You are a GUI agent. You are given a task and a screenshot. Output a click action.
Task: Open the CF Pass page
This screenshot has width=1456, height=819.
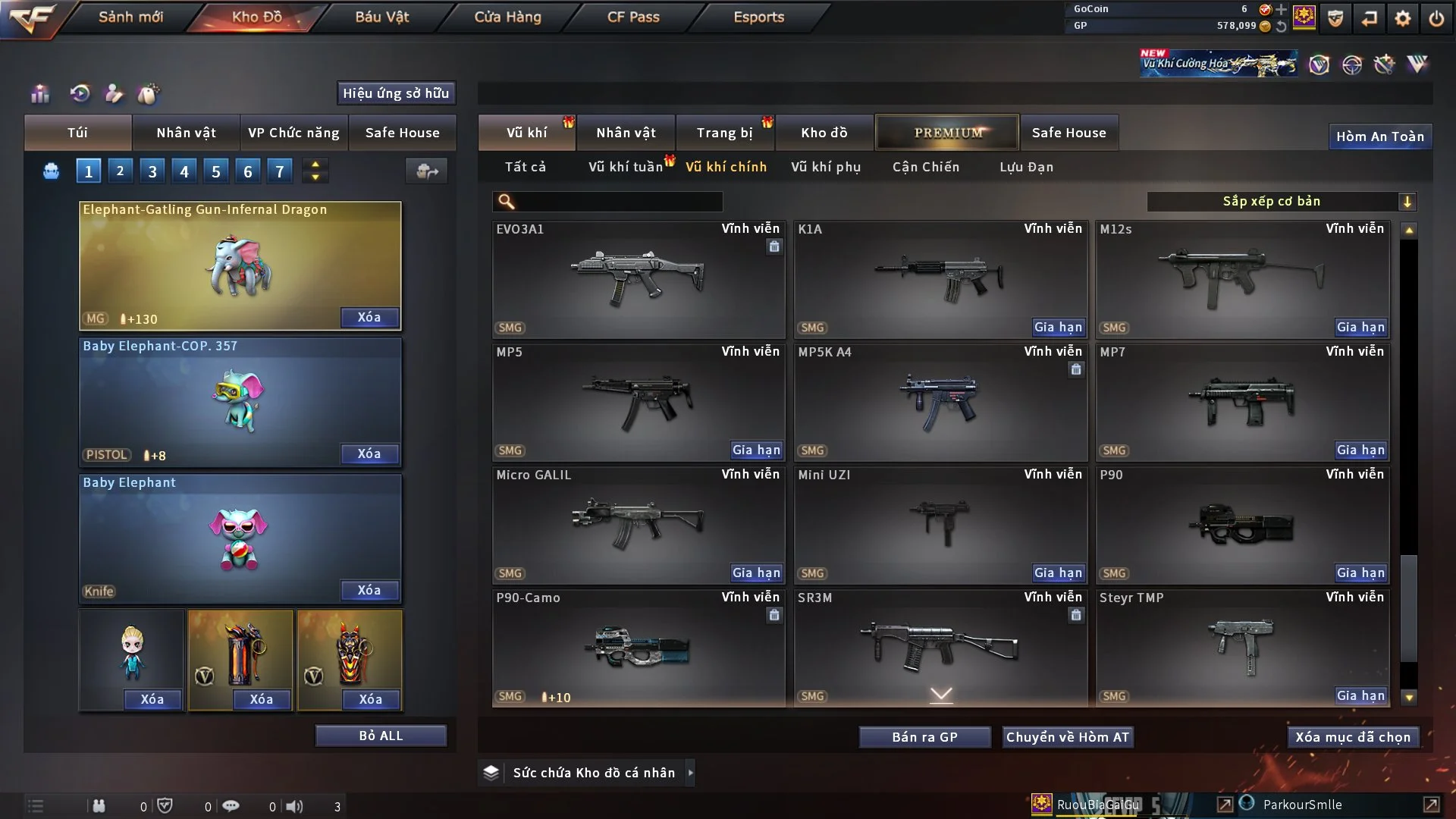[x=633, y=17]
